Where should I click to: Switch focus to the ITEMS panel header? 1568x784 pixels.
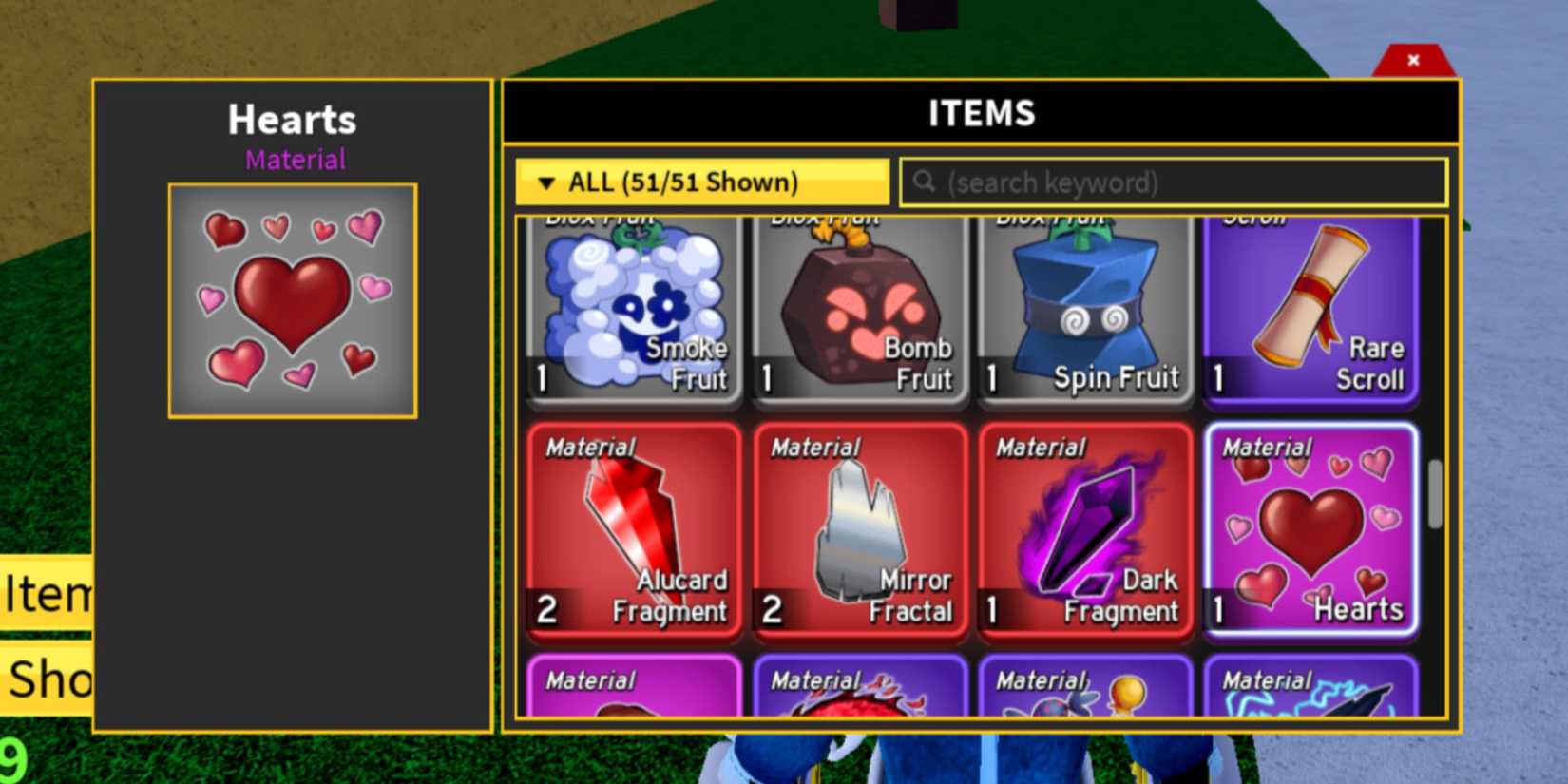981,112
